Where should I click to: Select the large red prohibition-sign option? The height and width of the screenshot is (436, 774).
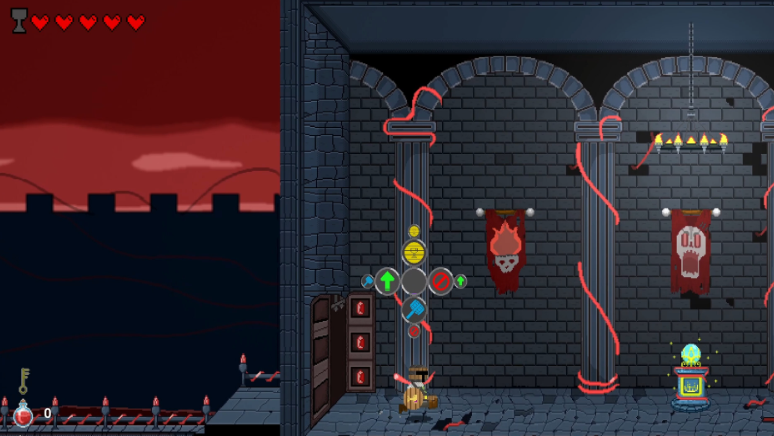[441, 281]
